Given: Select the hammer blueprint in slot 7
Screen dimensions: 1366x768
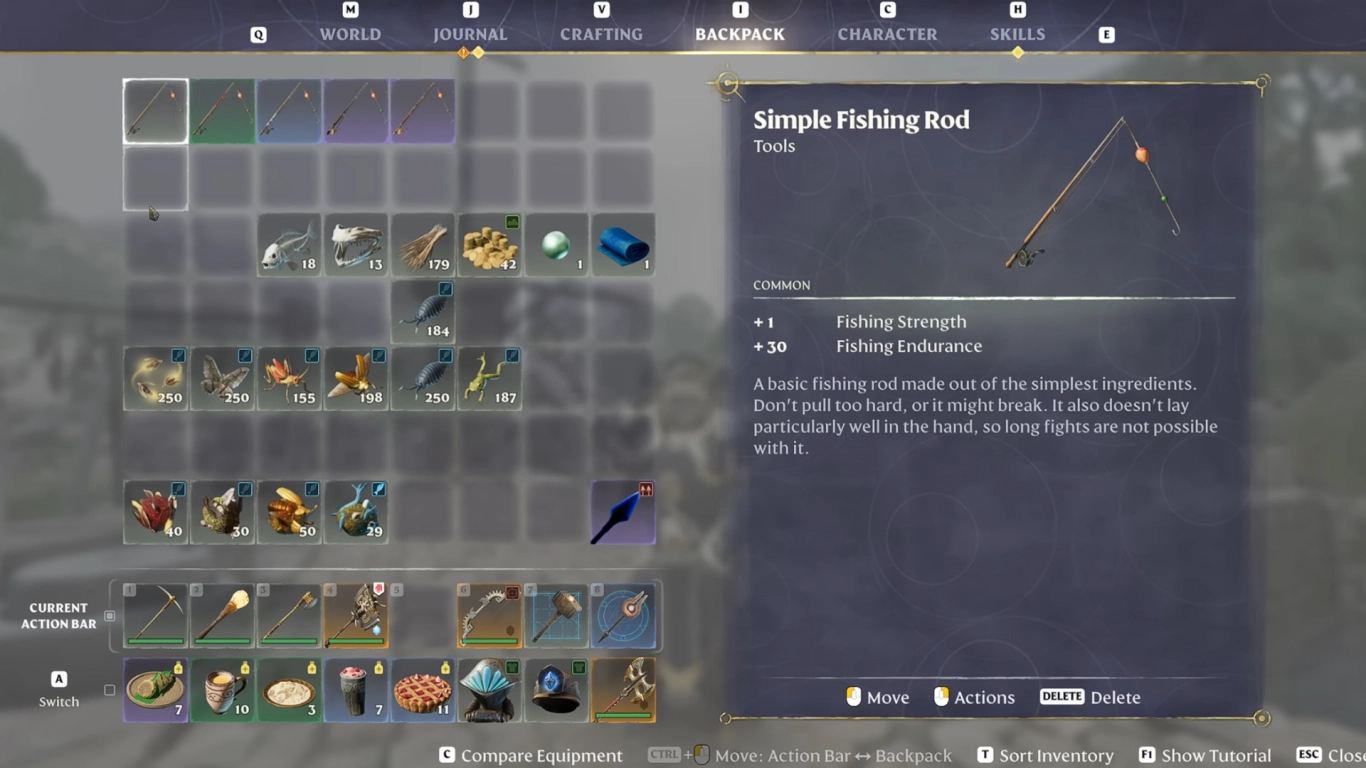Looking at the screenshot, I should (x=556, y=613).
